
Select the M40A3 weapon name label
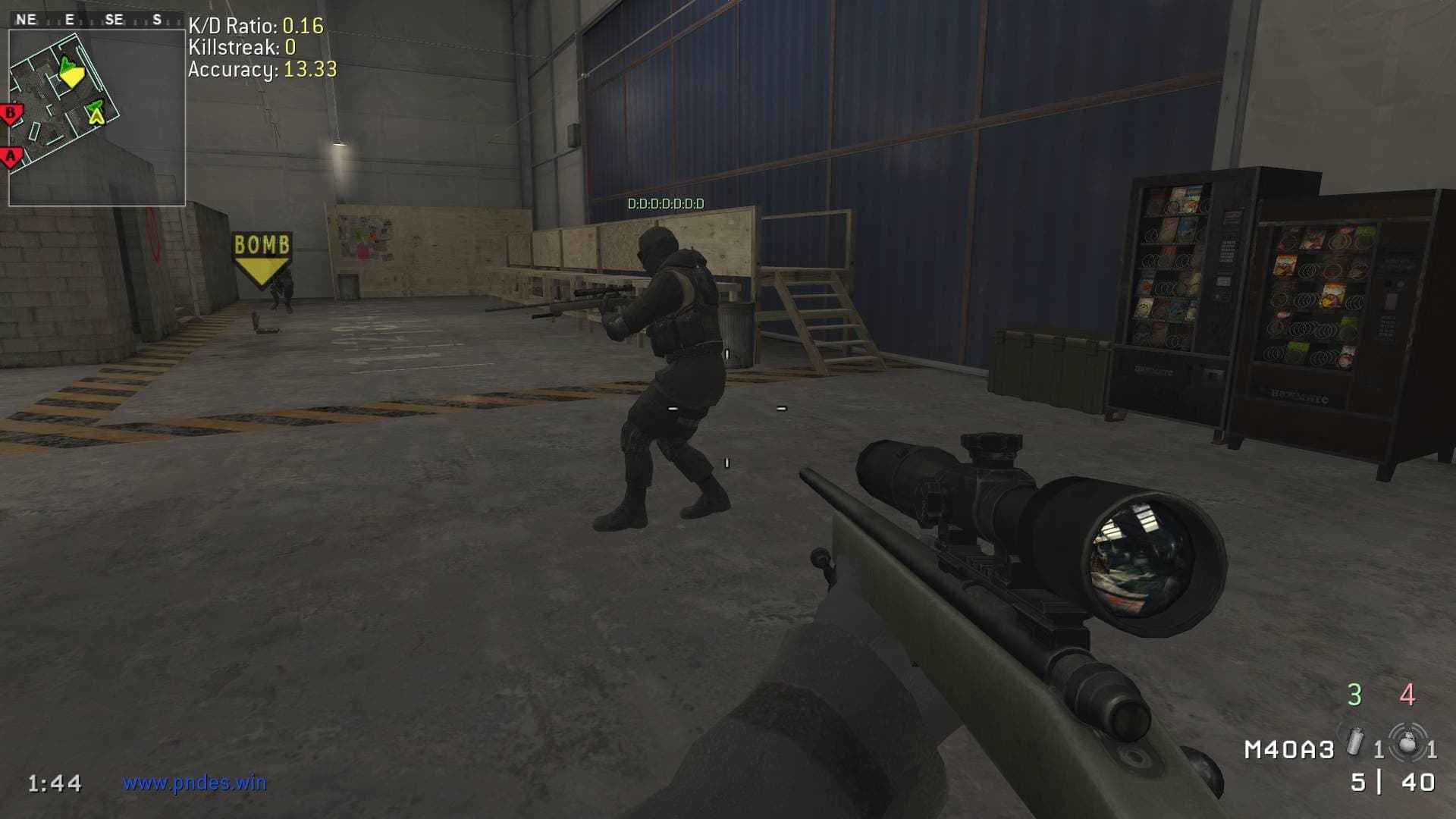1288,750
